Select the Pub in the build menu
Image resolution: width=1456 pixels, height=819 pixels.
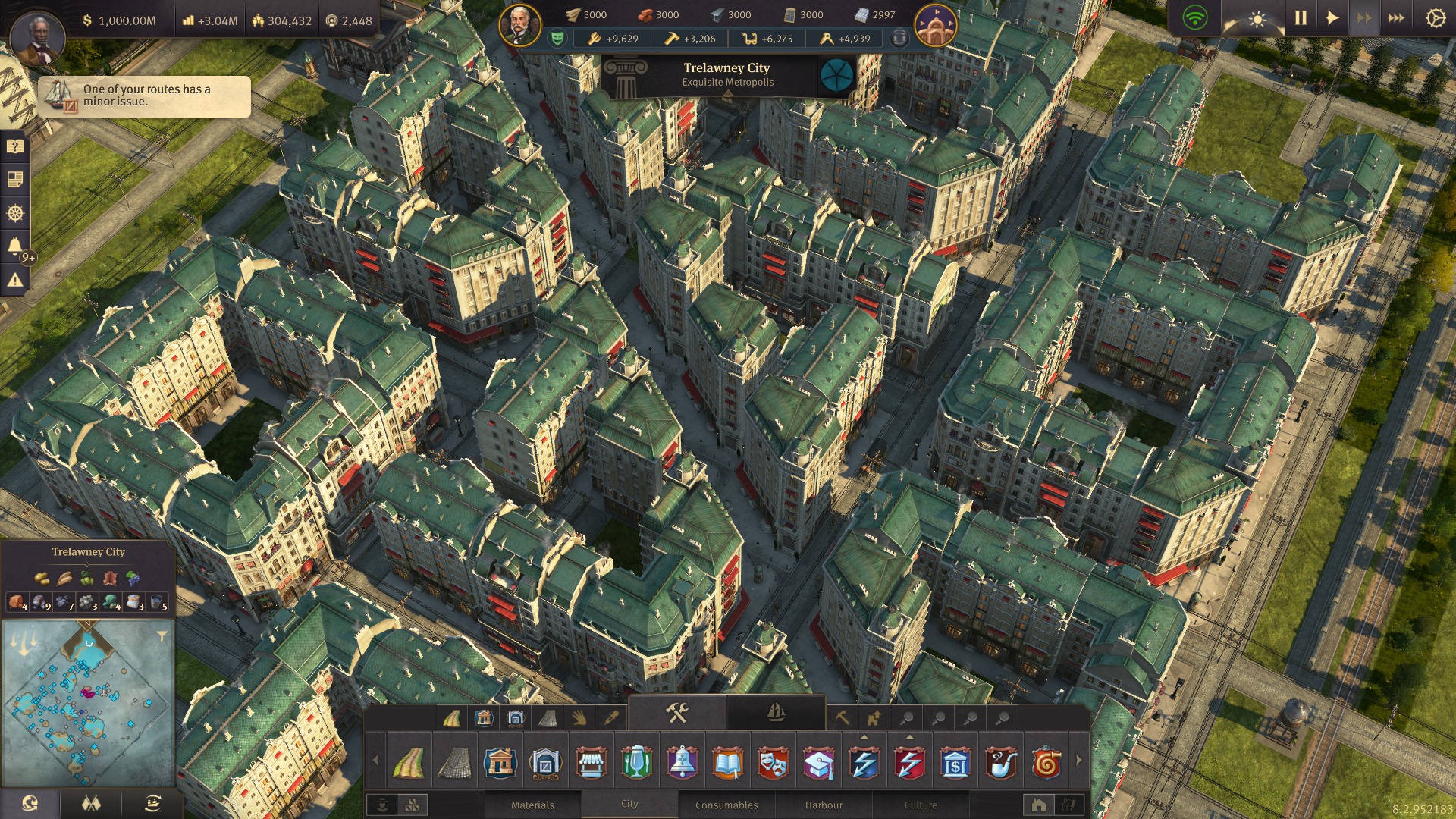click(637, 763)
